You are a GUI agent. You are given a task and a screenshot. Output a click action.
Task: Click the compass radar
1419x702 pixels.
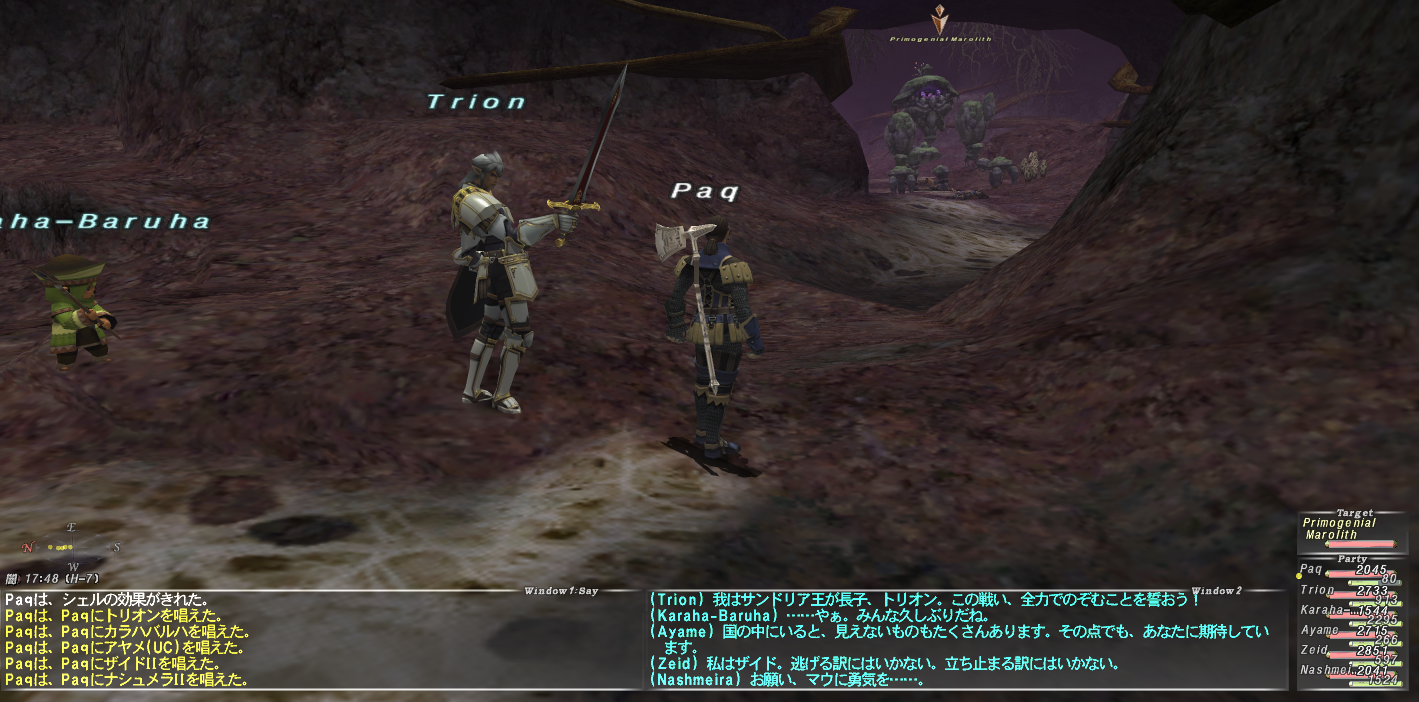point(70,546)
